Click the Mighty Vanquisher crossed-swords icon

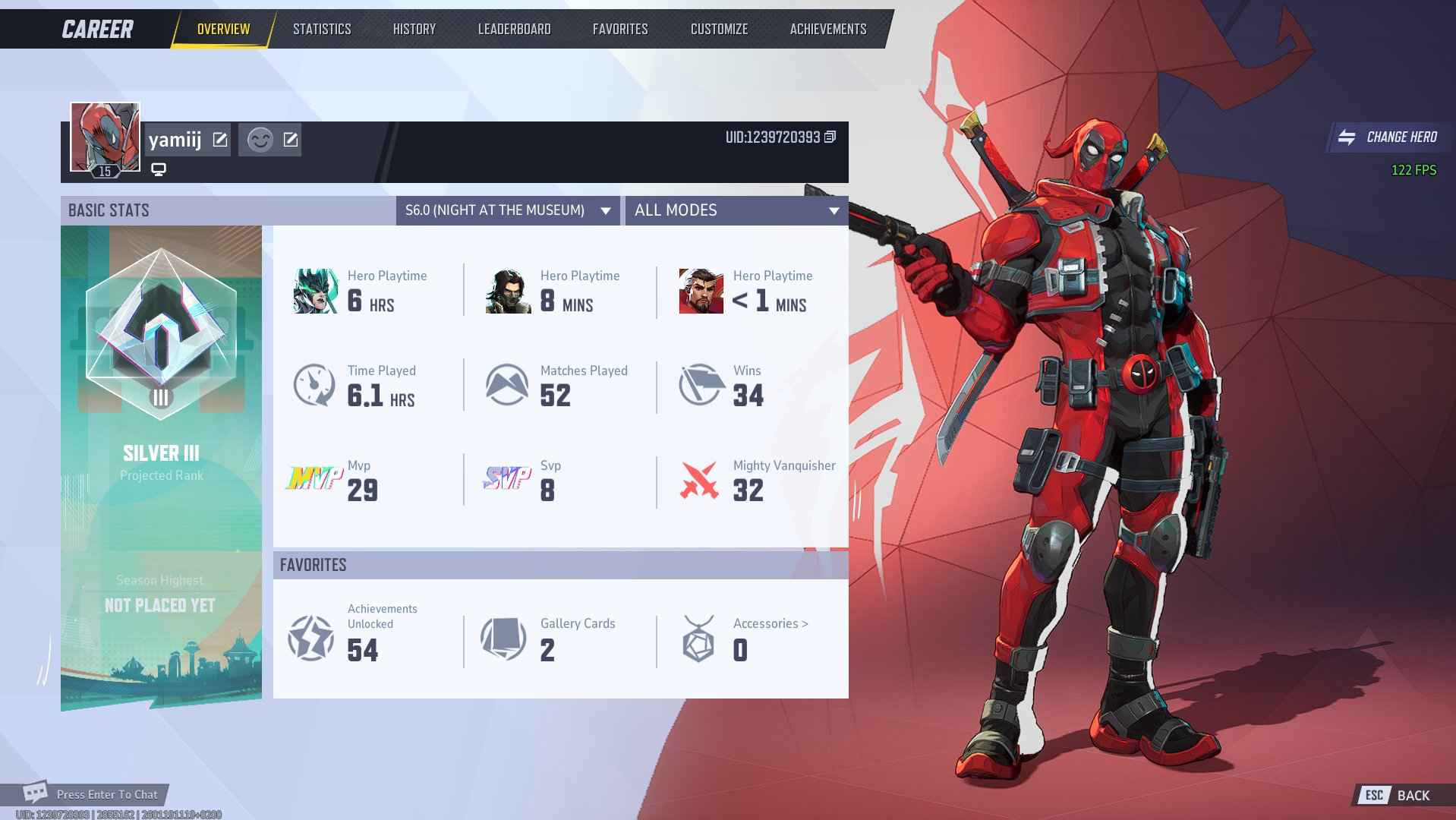[699, 479]
